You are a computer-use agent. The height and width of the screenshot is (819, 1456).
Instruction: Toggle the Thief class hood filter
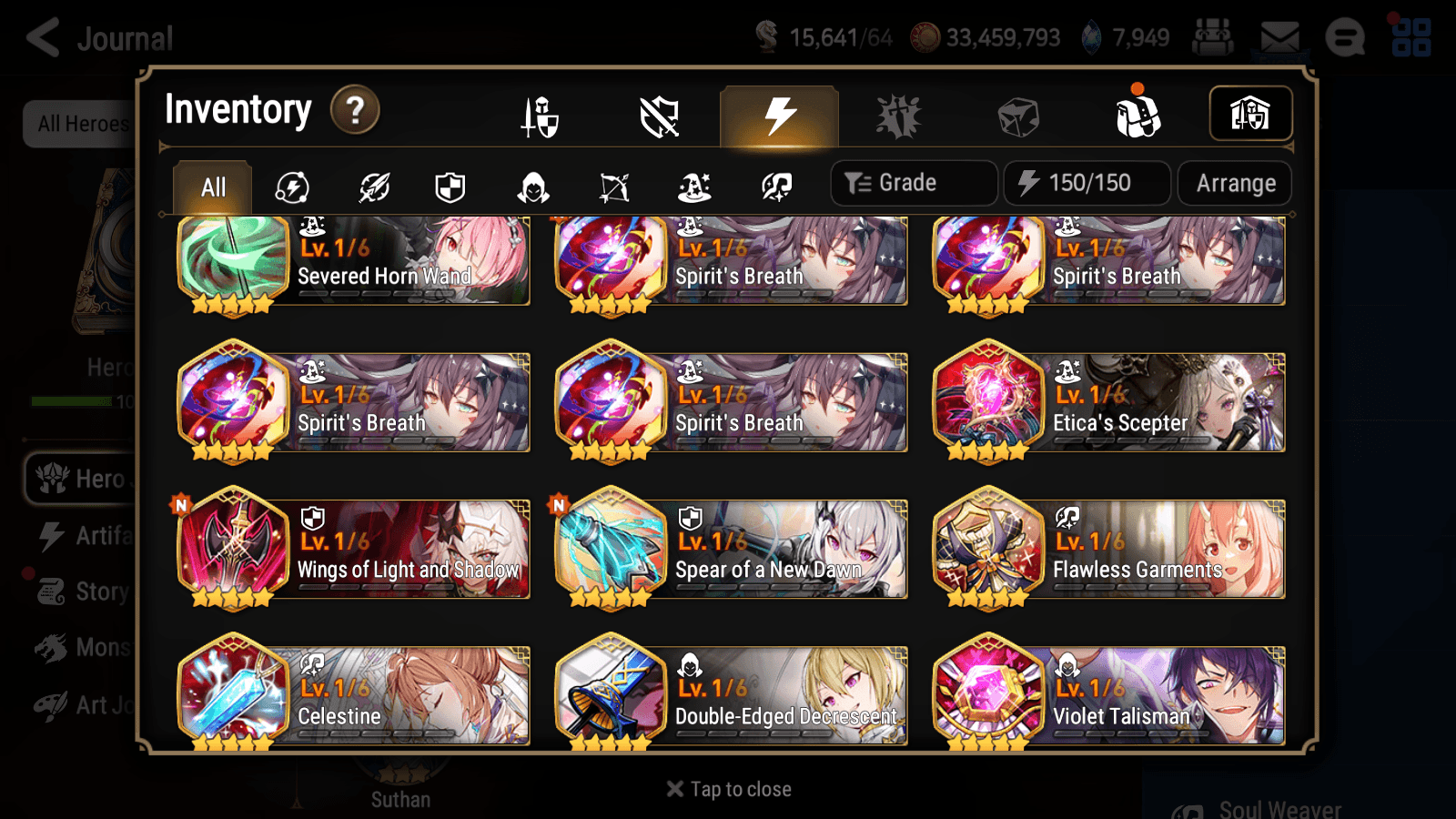531,187
